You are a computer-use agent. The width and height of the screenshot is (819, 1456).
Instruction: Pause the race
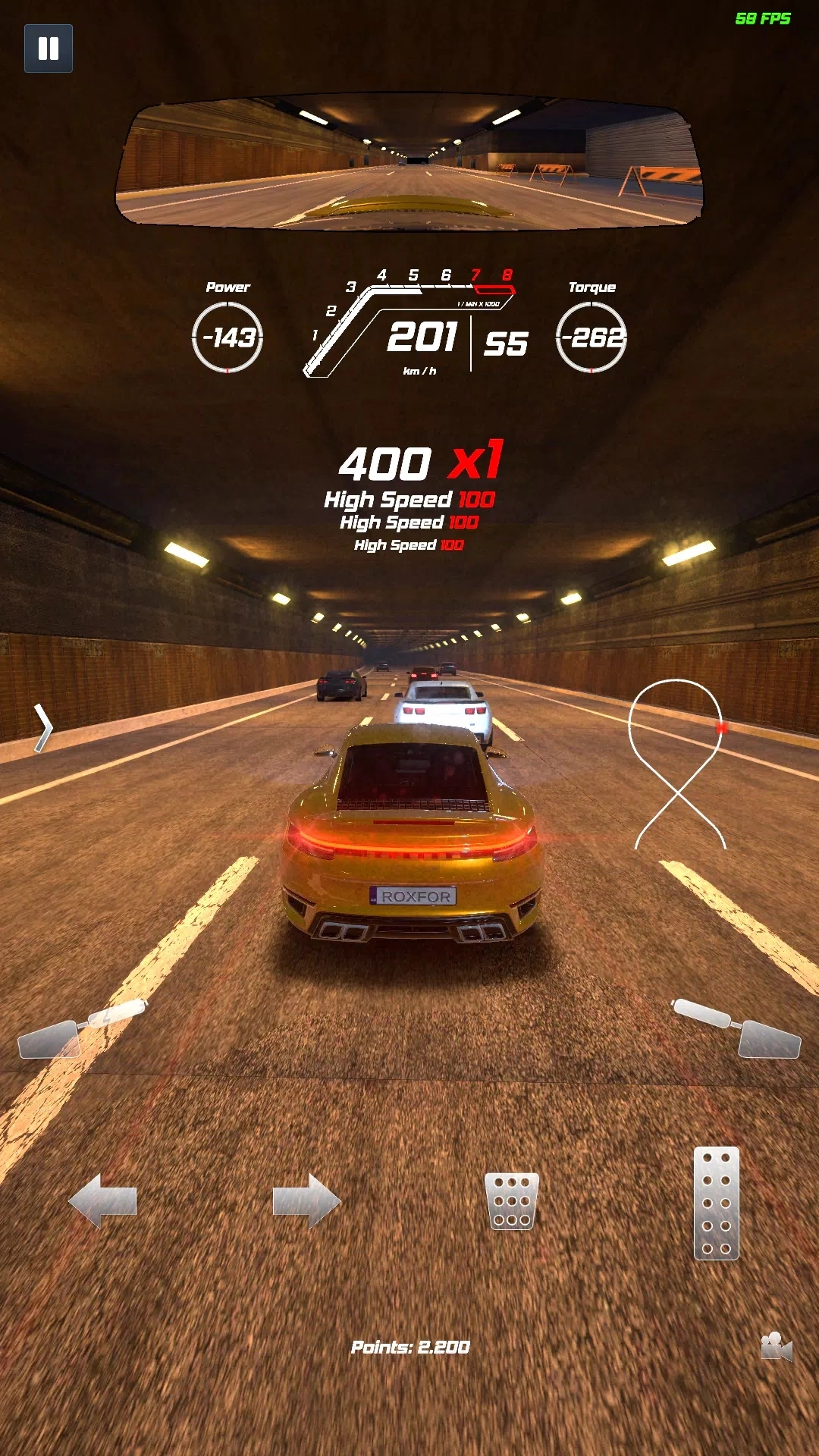[49, 49]
